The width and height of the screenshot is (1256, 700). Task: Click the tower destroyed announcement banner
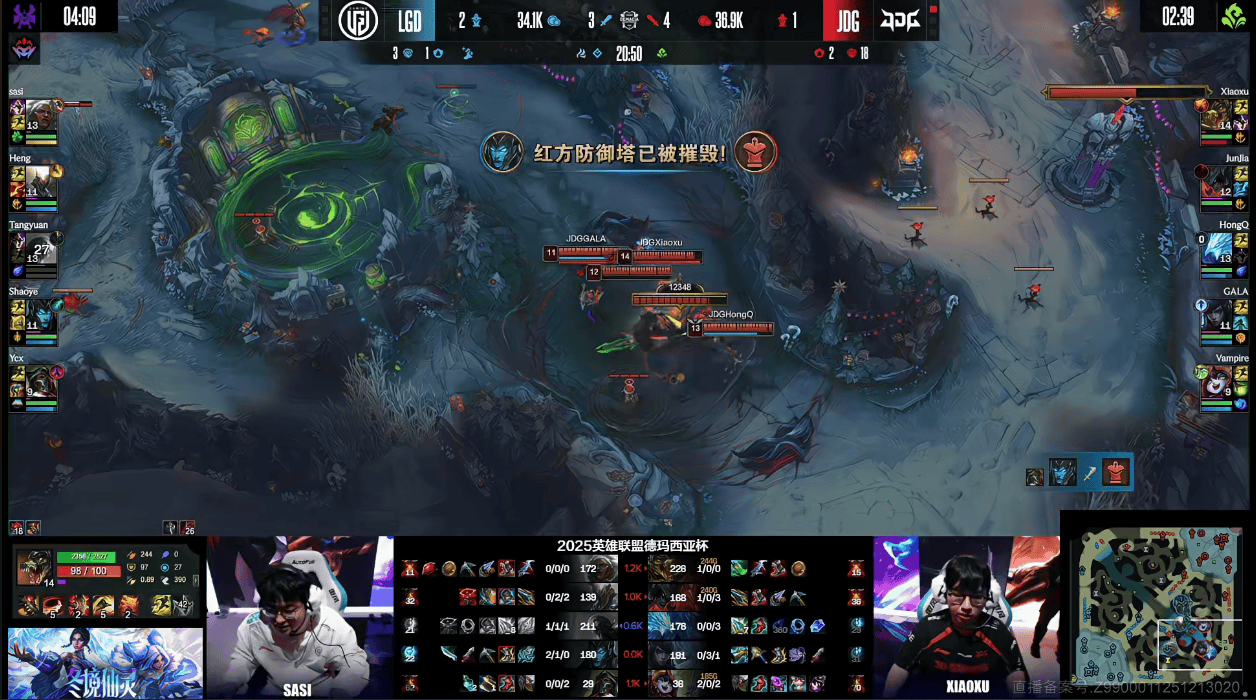pyautogui.click(x=628, y=154)
